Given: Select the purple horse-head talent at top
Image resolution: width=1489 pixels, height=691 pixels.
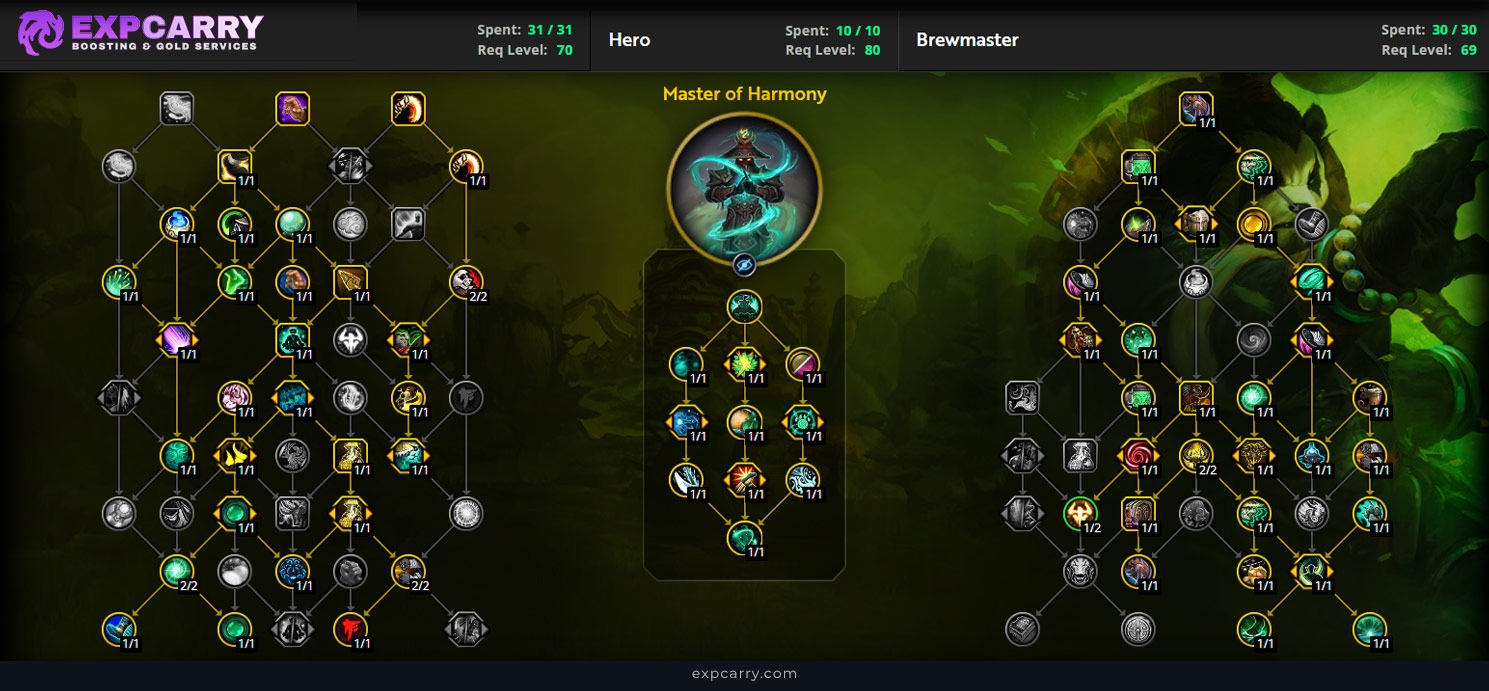Looking at the screenshot, I should tap(292, 108).
